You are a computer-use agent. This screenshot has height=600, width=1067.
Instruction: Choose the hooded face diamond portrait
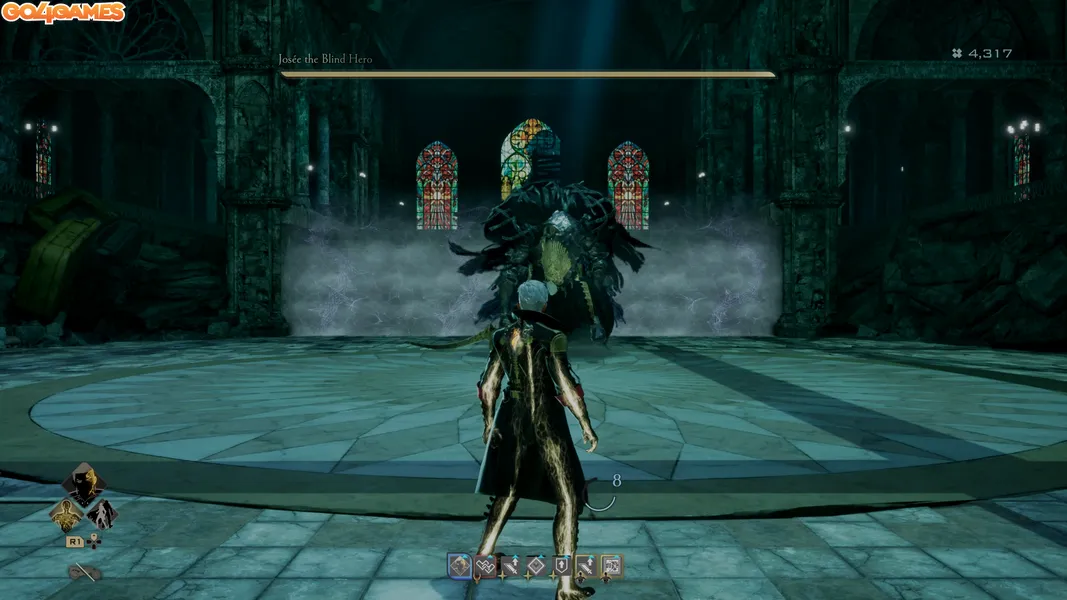point(84,483)
